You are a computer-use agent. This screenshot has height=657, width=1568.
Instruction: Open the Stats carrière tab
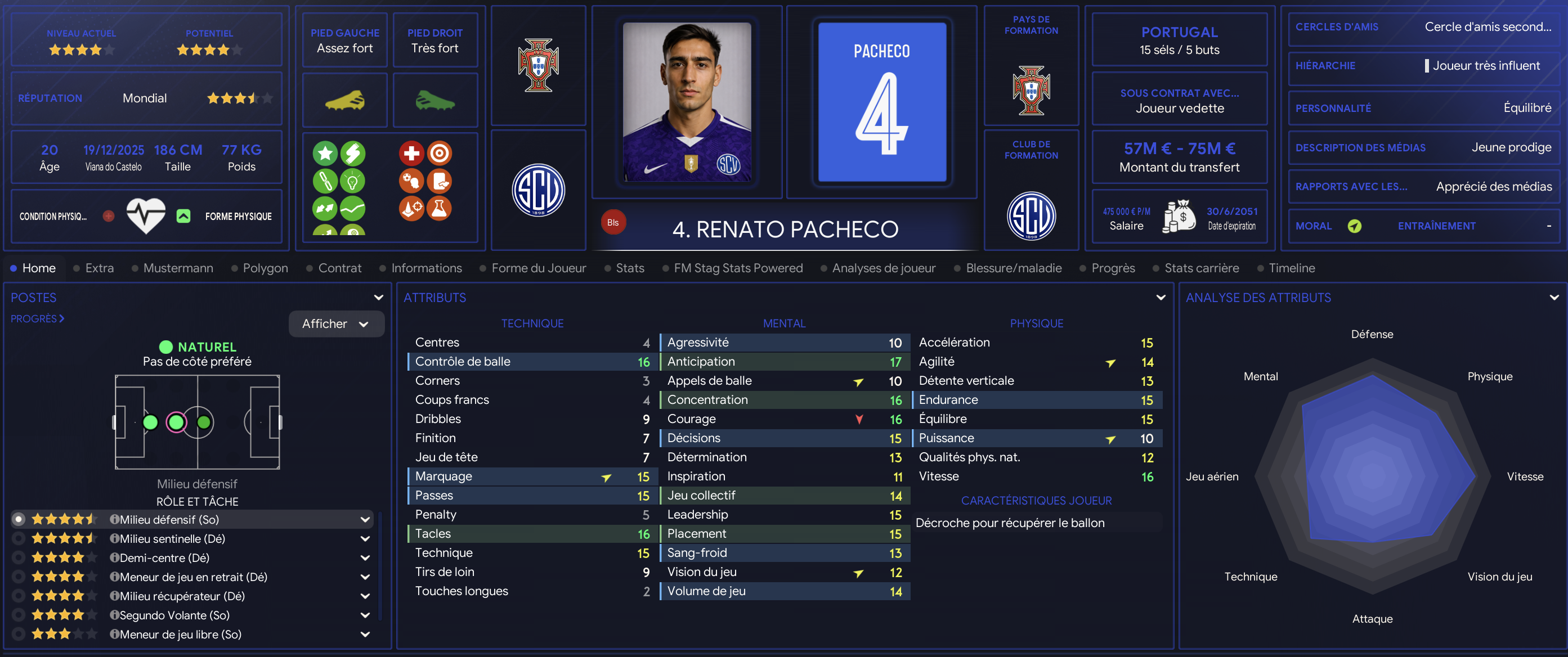coord(1201,268)
